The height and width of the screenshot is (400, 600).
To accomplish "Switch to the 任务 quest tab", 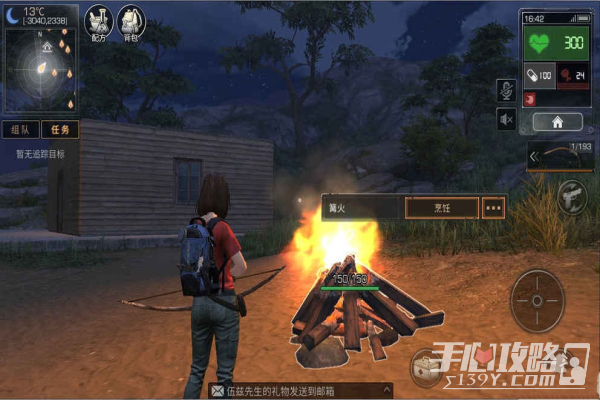I will pos(59,129).
